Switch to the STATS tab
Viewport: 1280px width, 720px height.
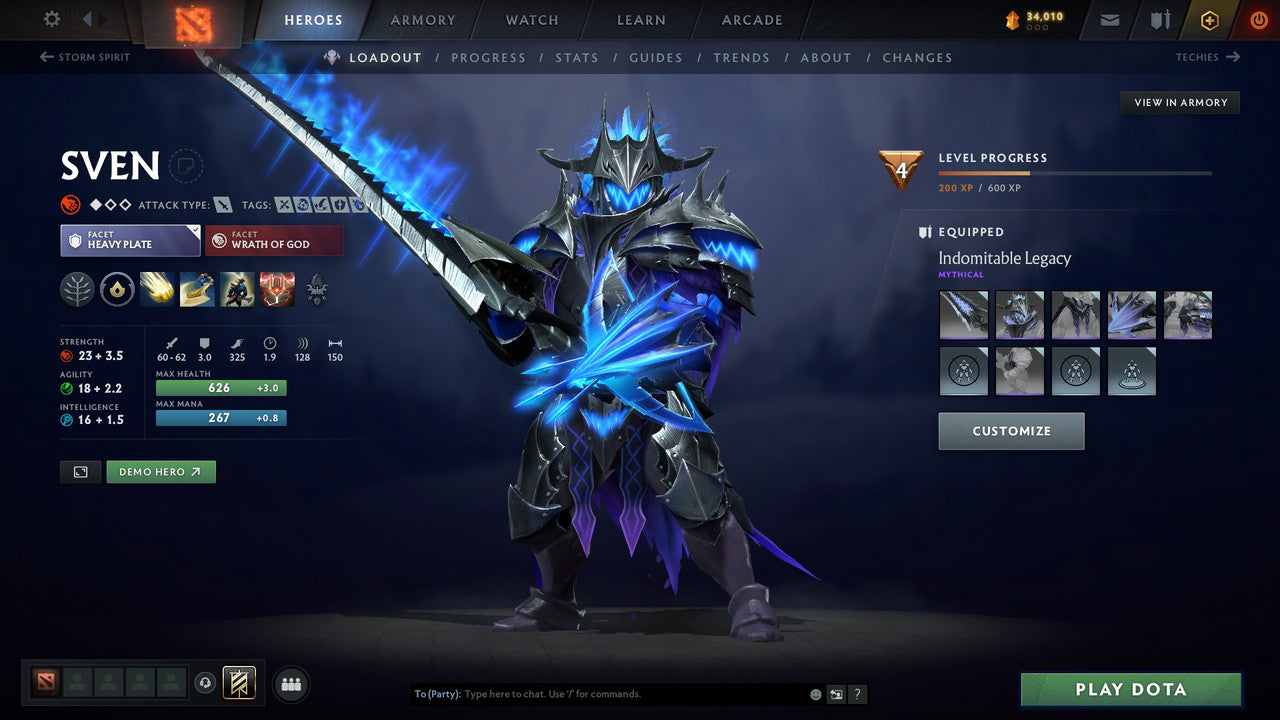pos(577,57)
